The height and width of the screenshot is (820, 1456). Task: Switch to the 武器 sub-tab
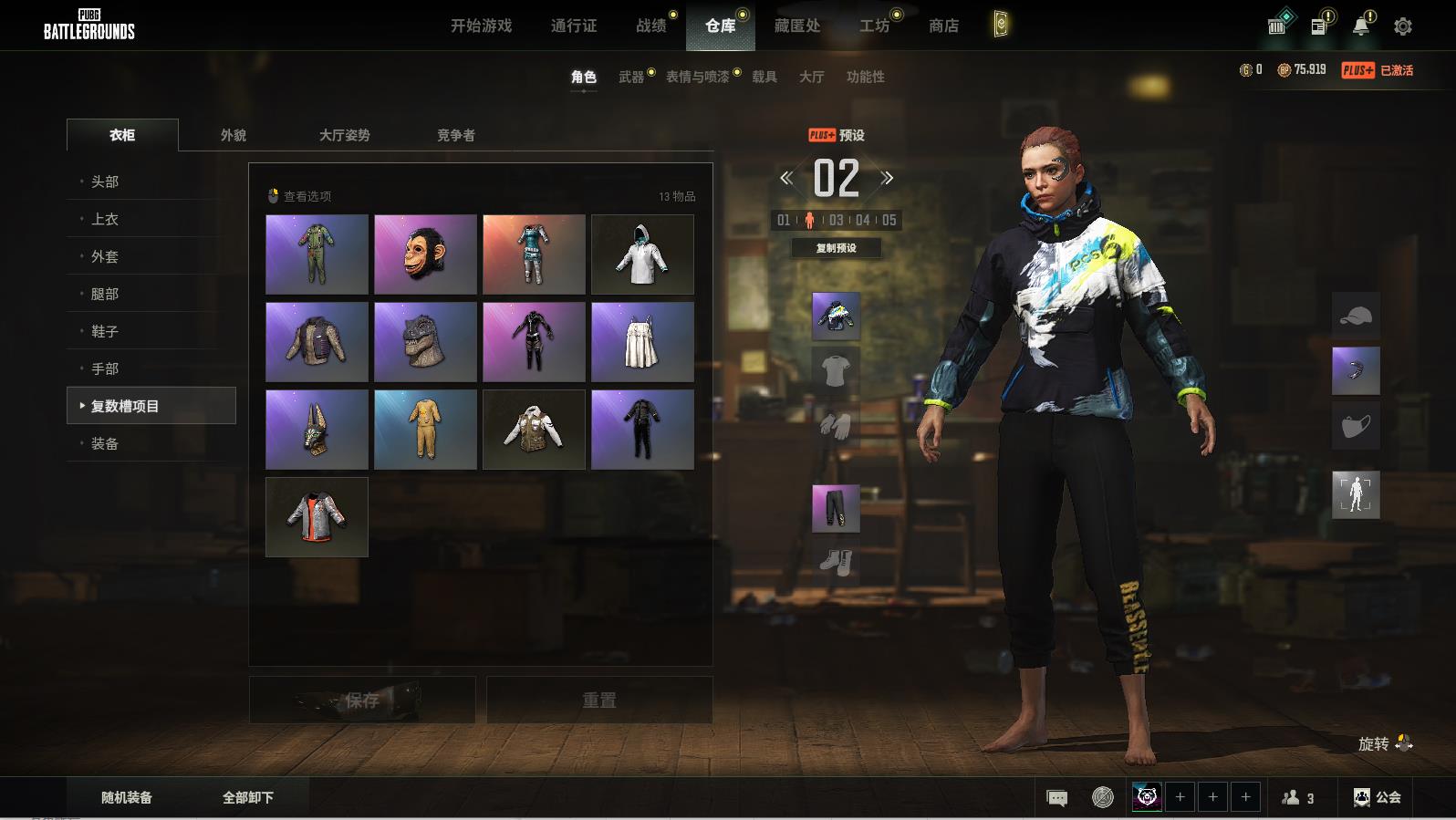(x=630, y=77)
